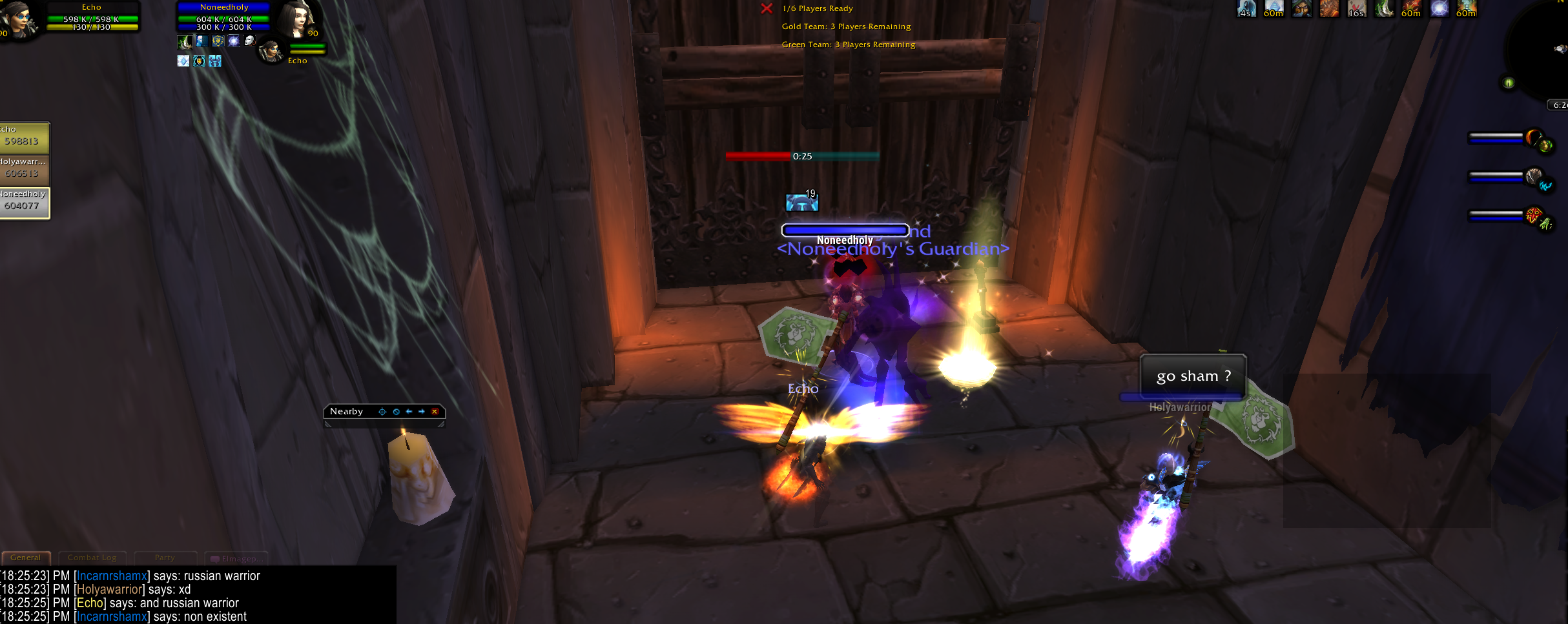
Task: Select Noneedholy's raid frame with 604077
Action: pyautogui.click(x=23, y=202)
